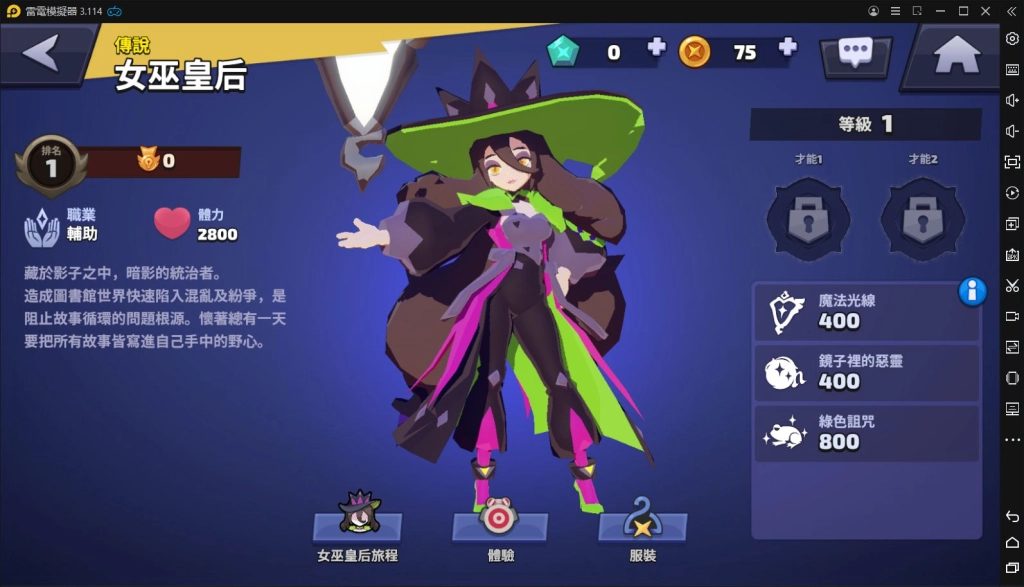This screenshot has width=1024, height=587.
Task: Open the emulator settings gear
Action: [x=1012, y=38]
